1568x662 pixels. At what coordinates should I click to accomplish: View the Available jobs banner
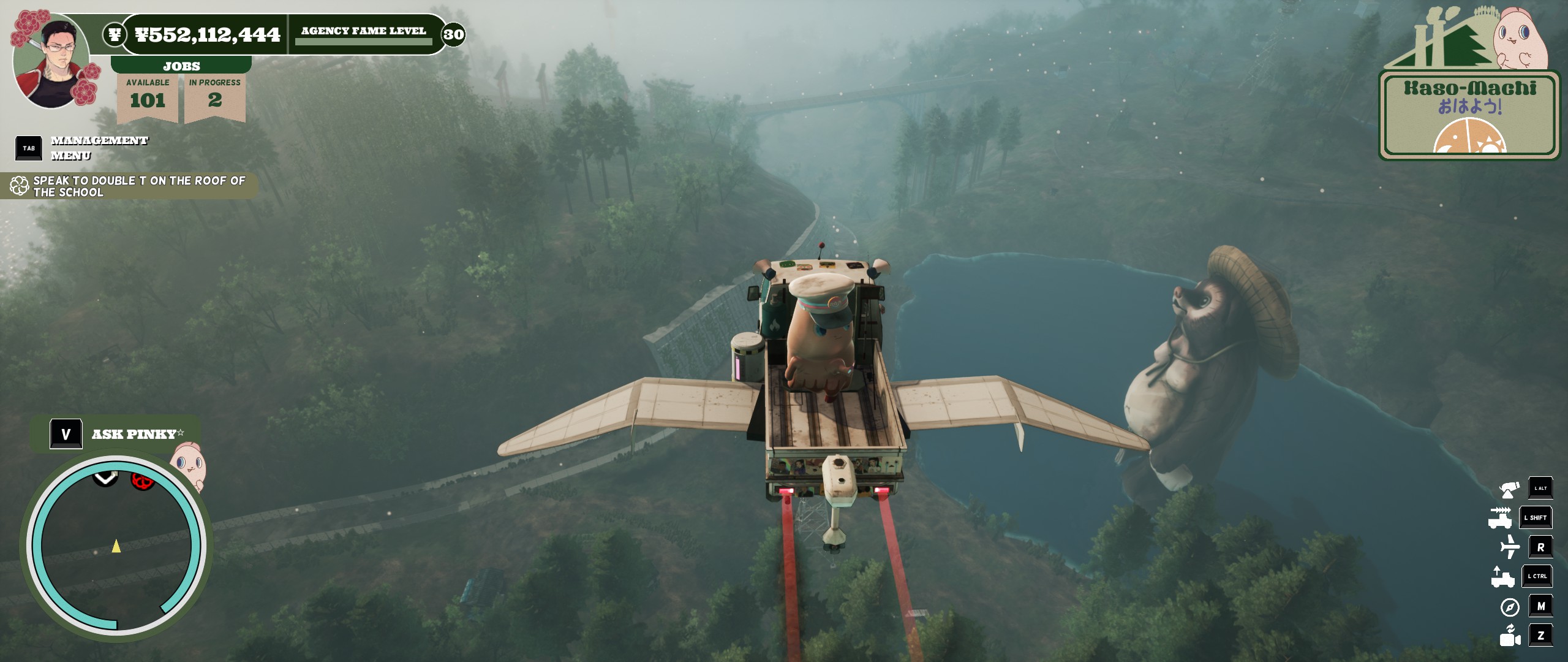tap(148, 95)
